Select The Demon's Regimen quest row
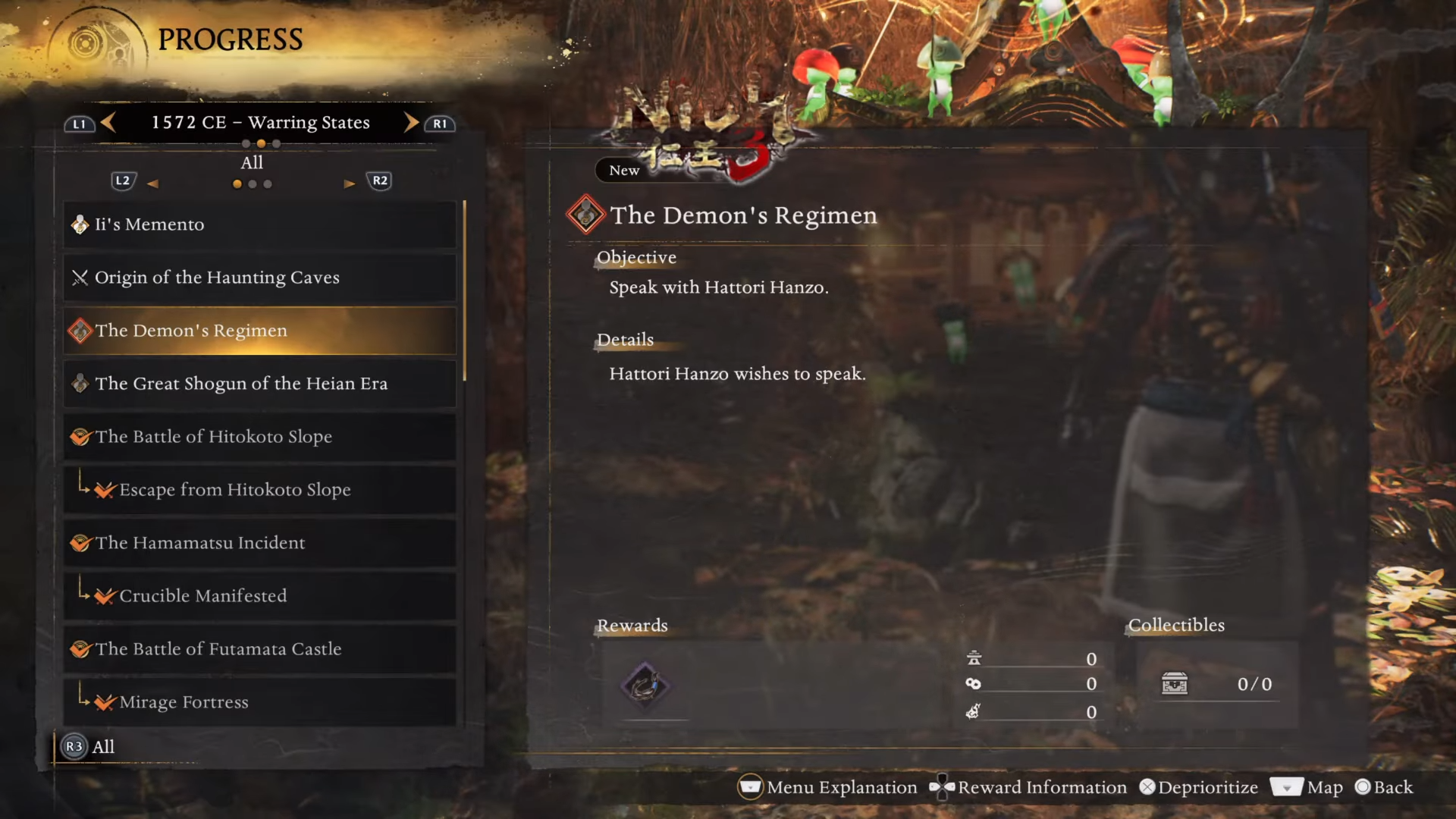This screenshot has width=1456, height=819. point(259,331)
